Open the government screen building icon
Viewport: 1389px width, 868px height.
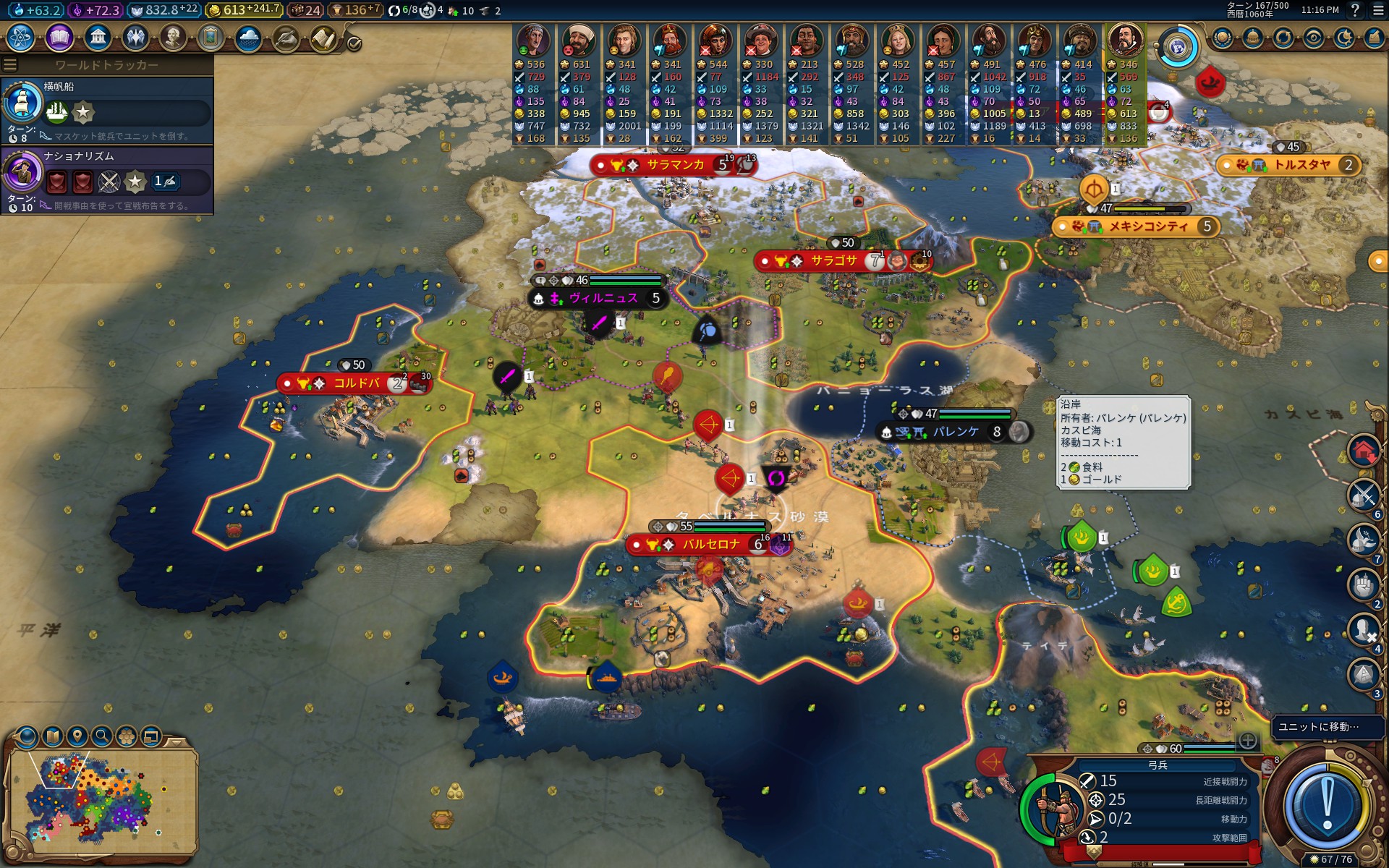97,37
